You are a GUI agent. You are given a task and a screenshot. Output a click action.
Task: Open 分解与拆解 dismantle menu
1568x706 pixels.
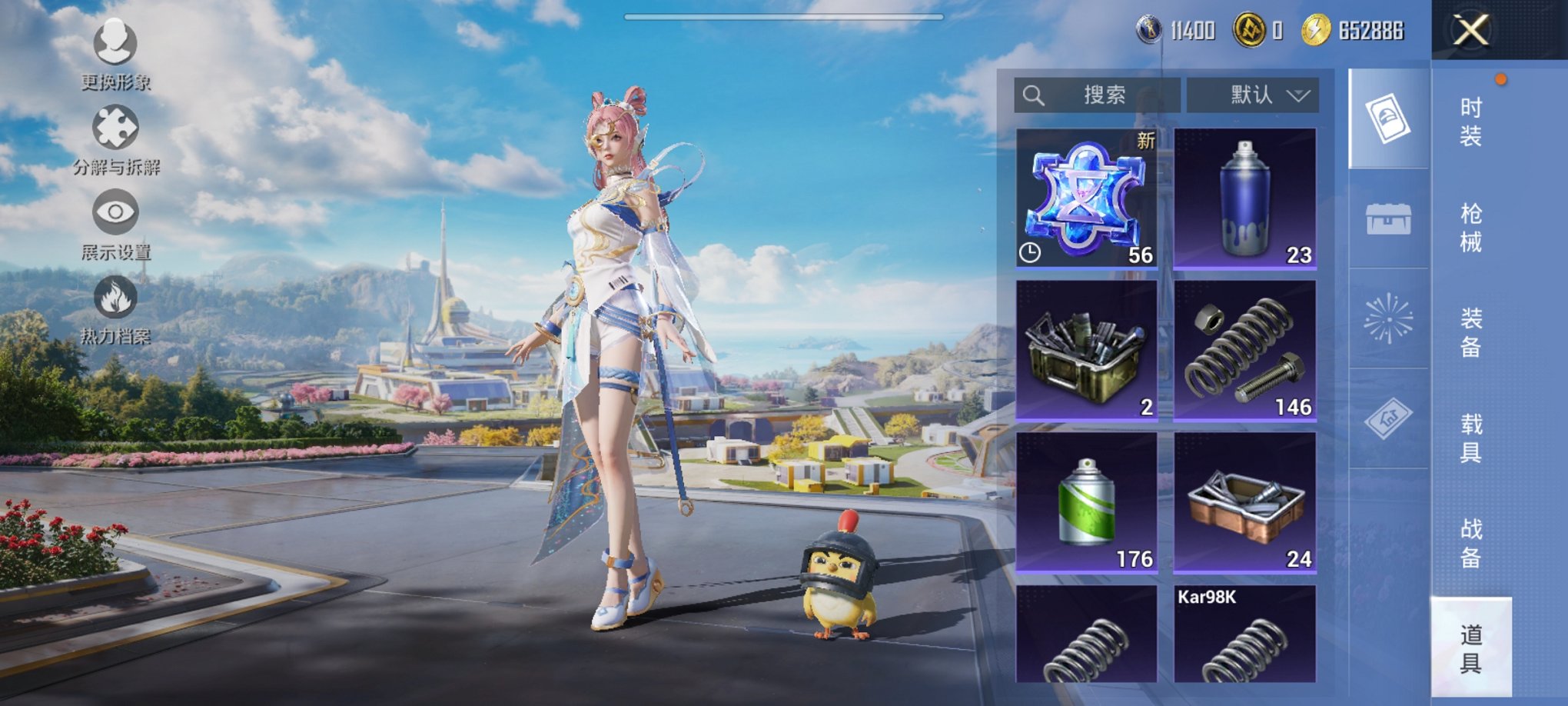click(115, 138)
